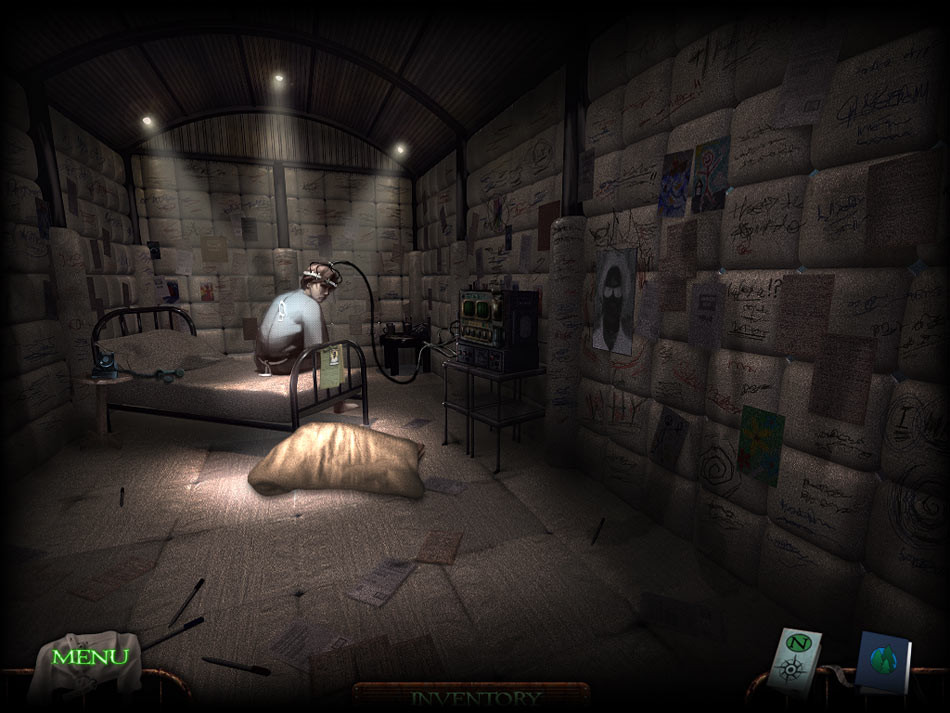The width and height of the screenshot is (950, 713).
Task: Open the blue journal book
Action: pyautogui.click(x=882, y=663)
